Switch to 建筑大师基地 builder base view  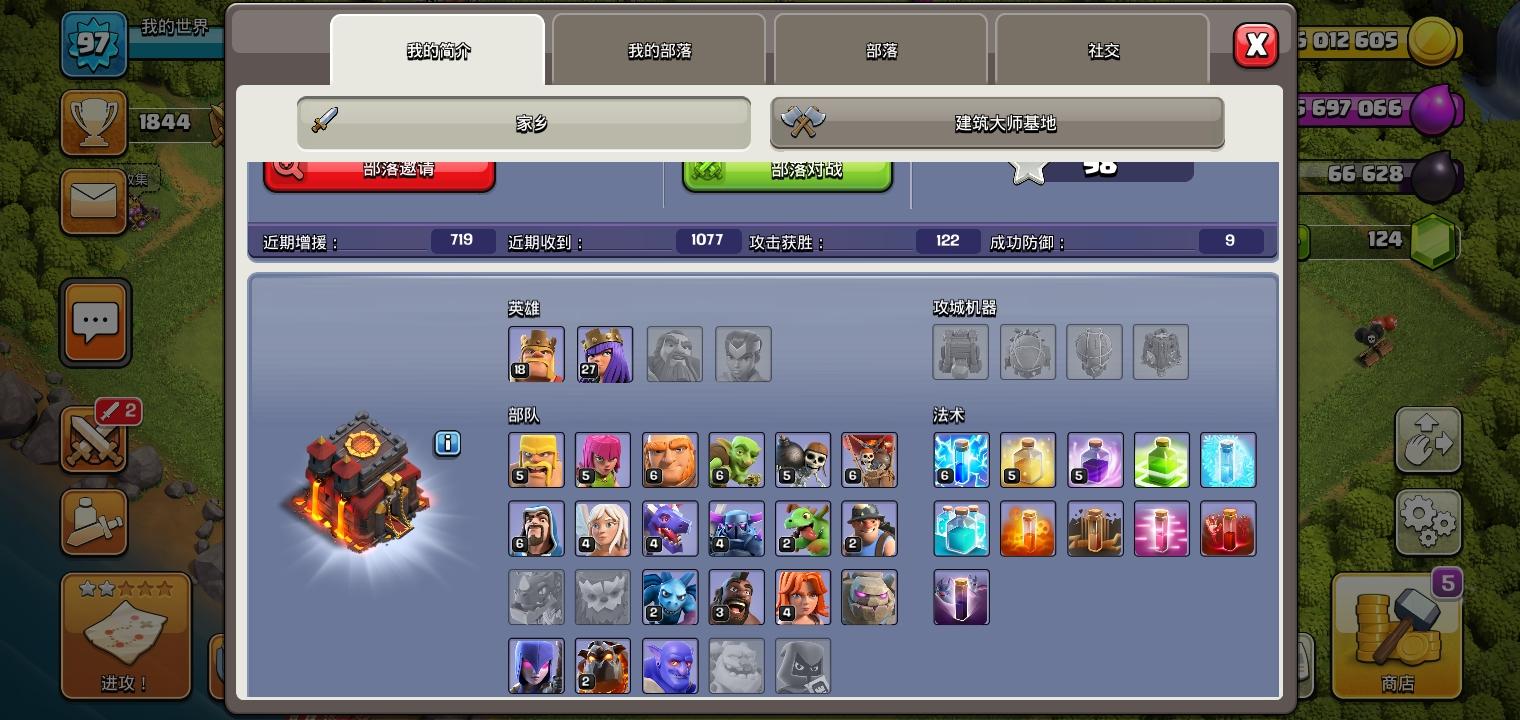997,122
